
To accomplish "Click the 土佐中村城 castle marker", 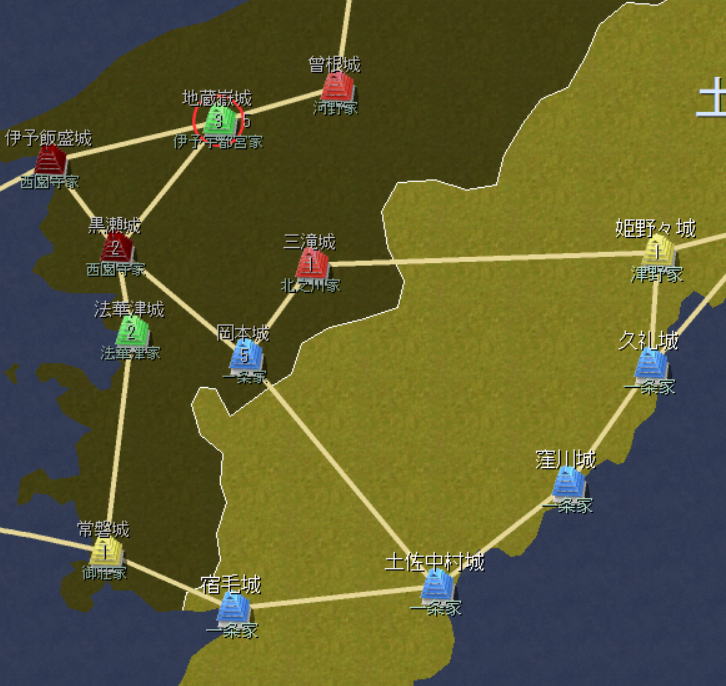I will [436, 586].
